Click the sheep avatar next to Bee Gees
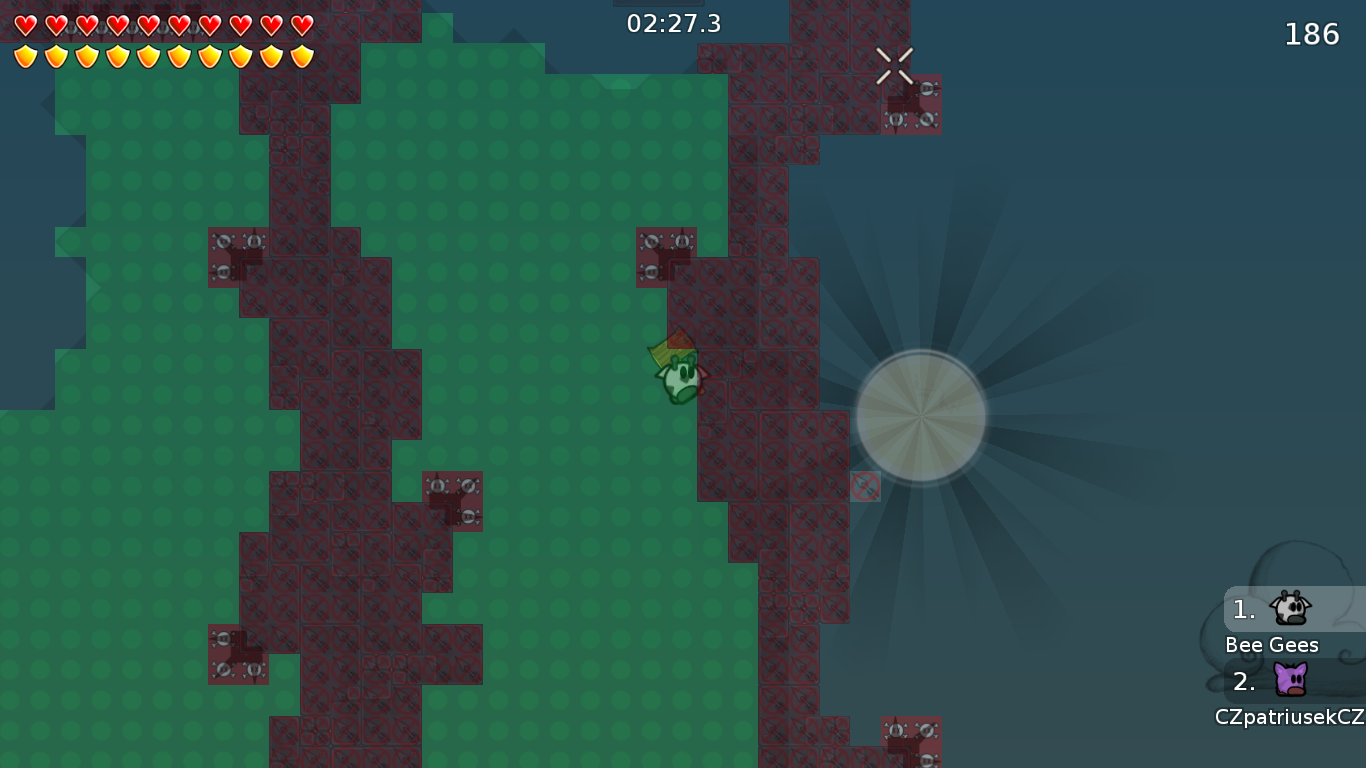The height and width of the screenshot is (768, 1366). pos(1289,608)
